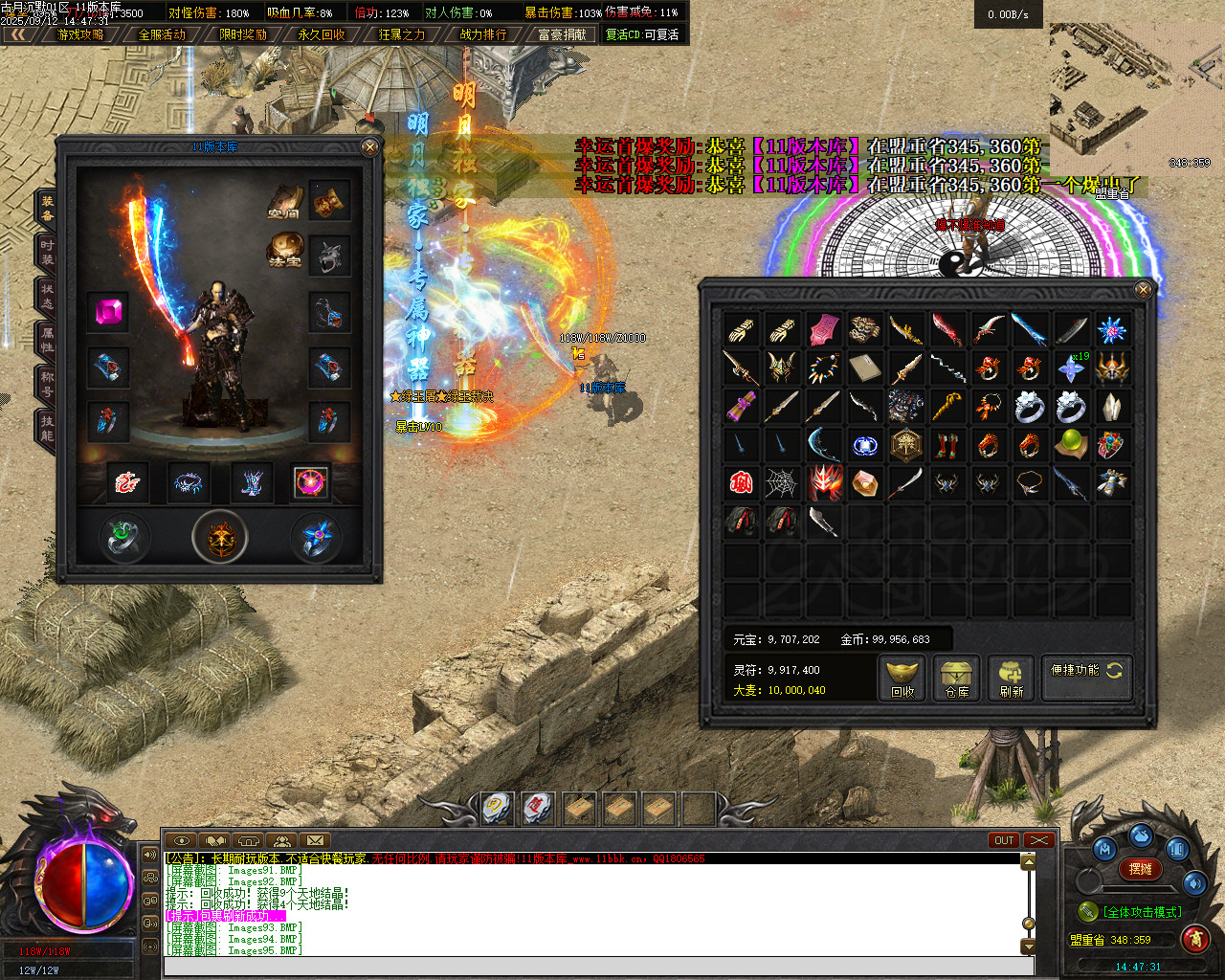Select the spider web item in the bag
Screen dimensions: 1225x980
click(x=781, y=483)
